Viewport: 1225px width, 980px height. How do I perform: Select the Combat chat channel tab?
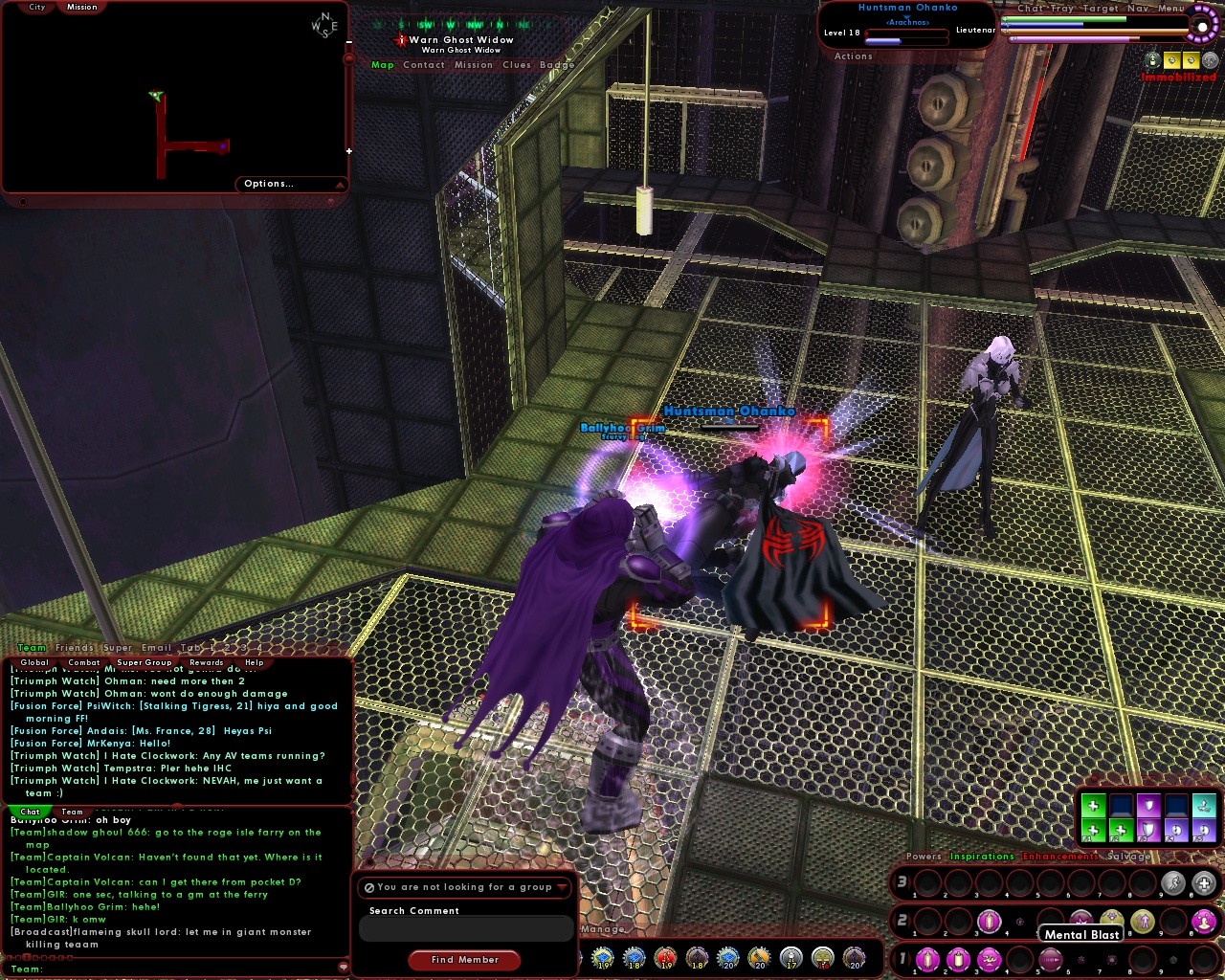[84, 662]
